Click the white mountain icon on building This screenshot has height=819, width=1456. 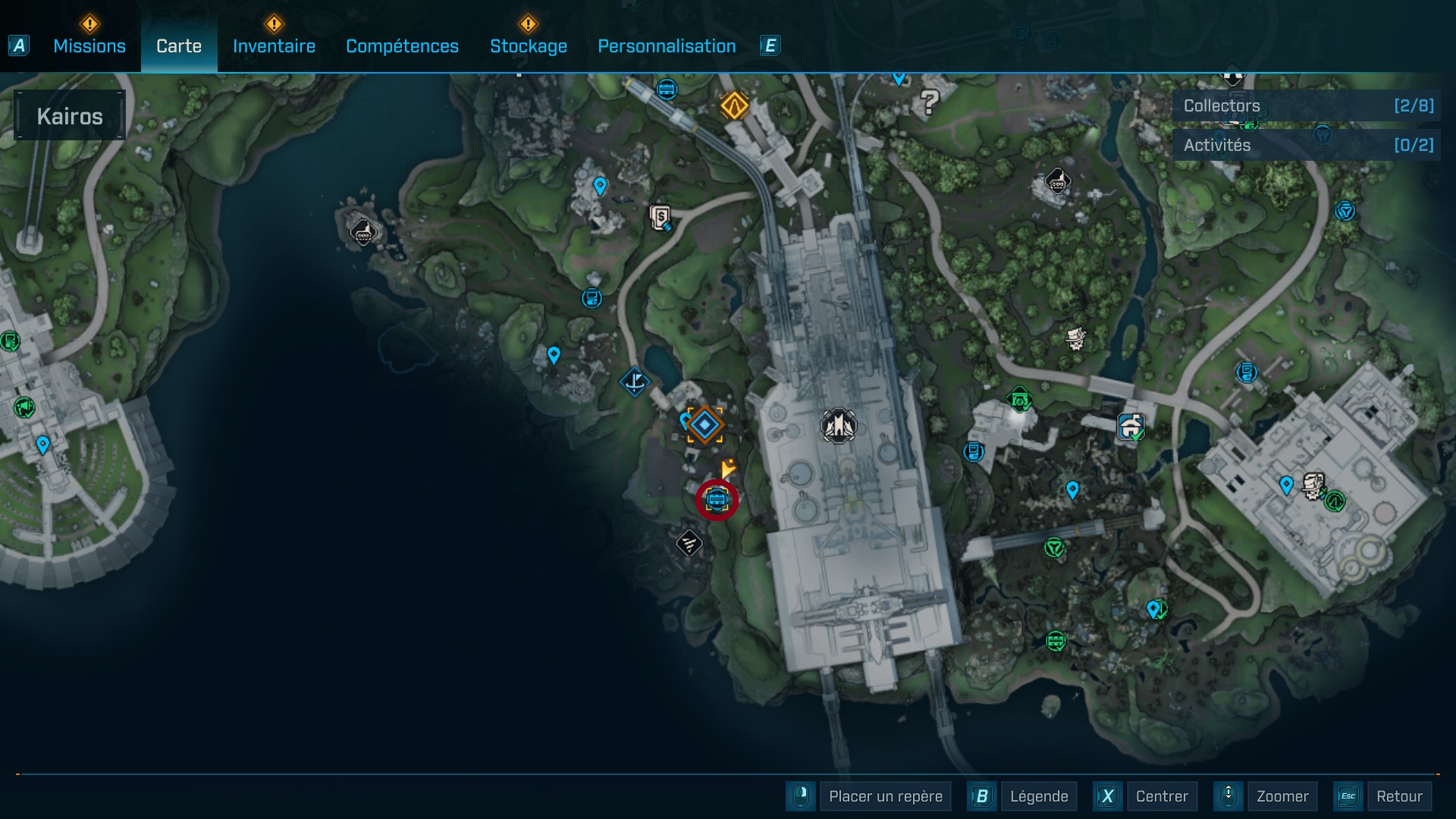[838, 426]
